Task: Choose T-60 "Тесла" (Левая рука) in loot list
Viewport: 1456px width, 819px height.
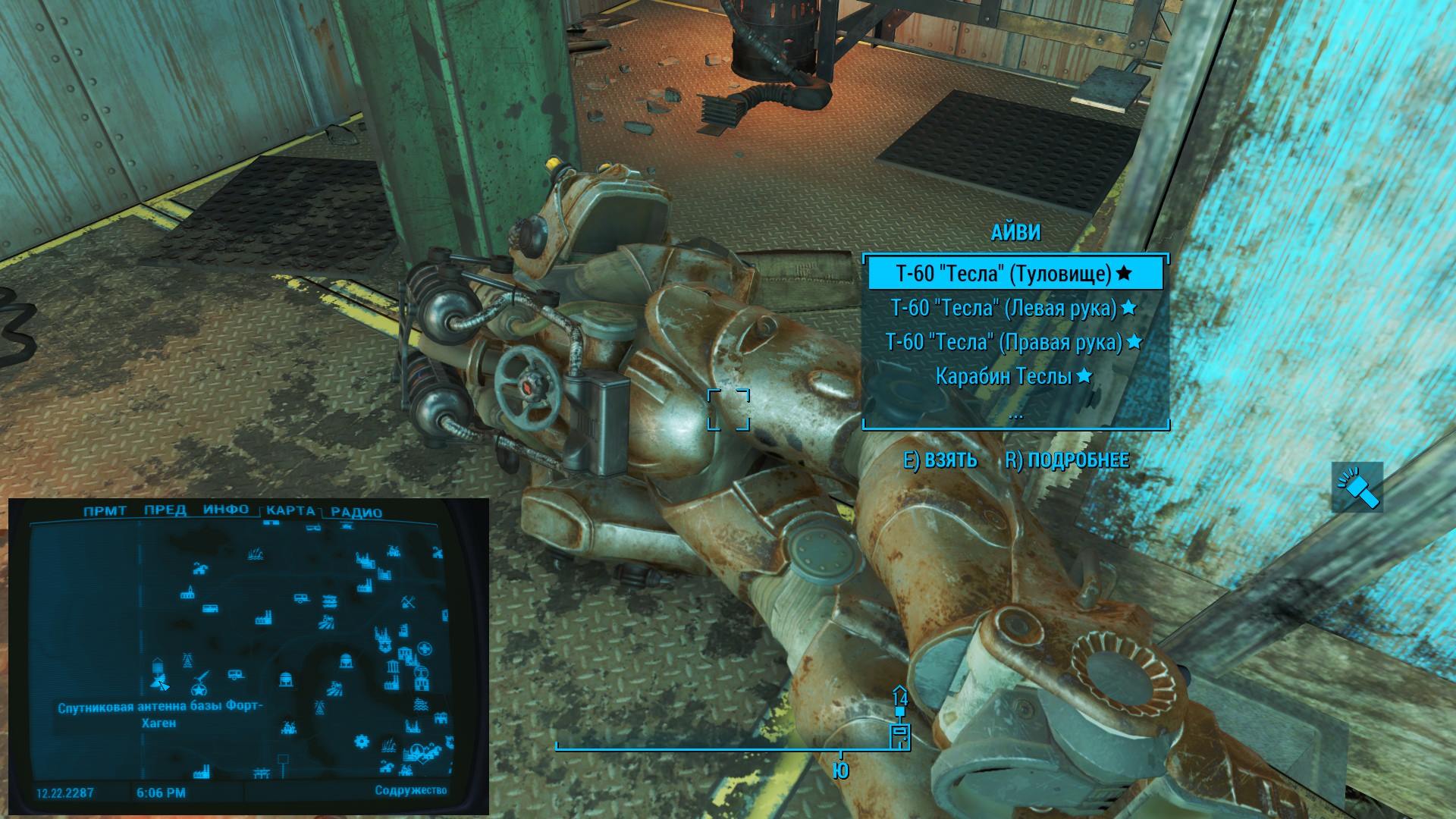Action: pyautogui.click(x=1014, y=308)
